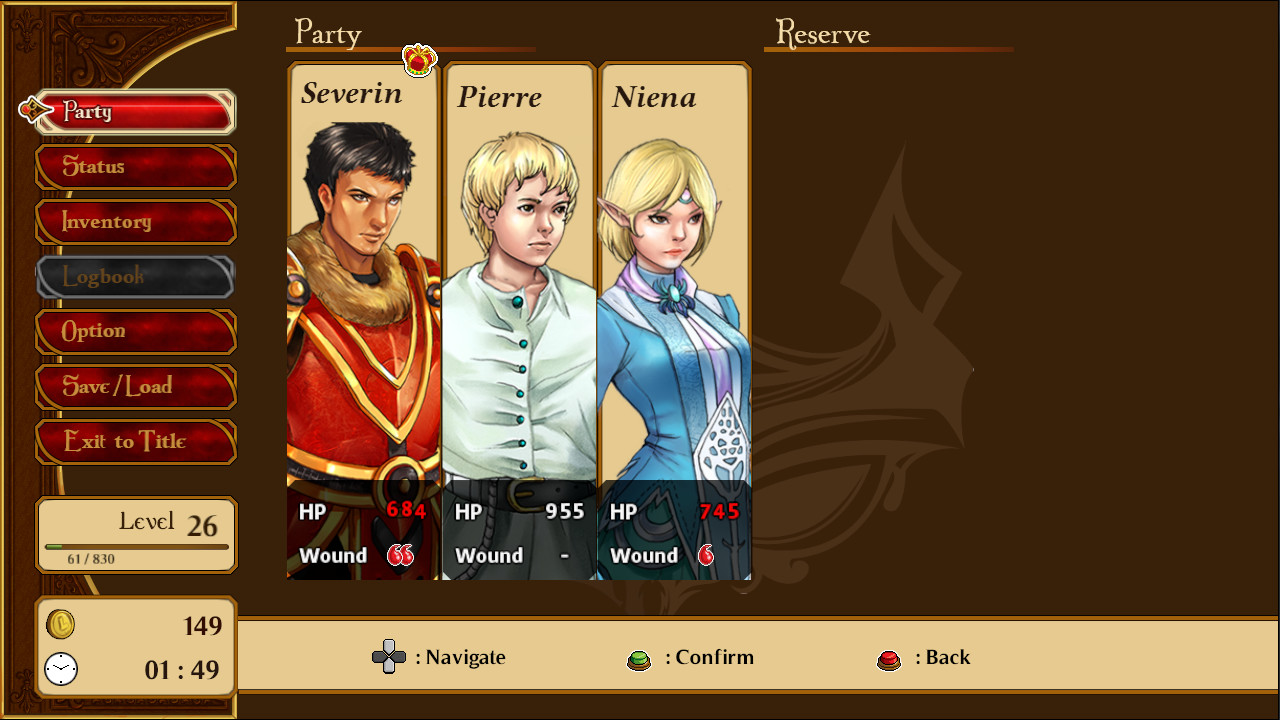Click the clock playtime icon
Viewport: 1280px width, 720px height.
[x=59, y=669]
